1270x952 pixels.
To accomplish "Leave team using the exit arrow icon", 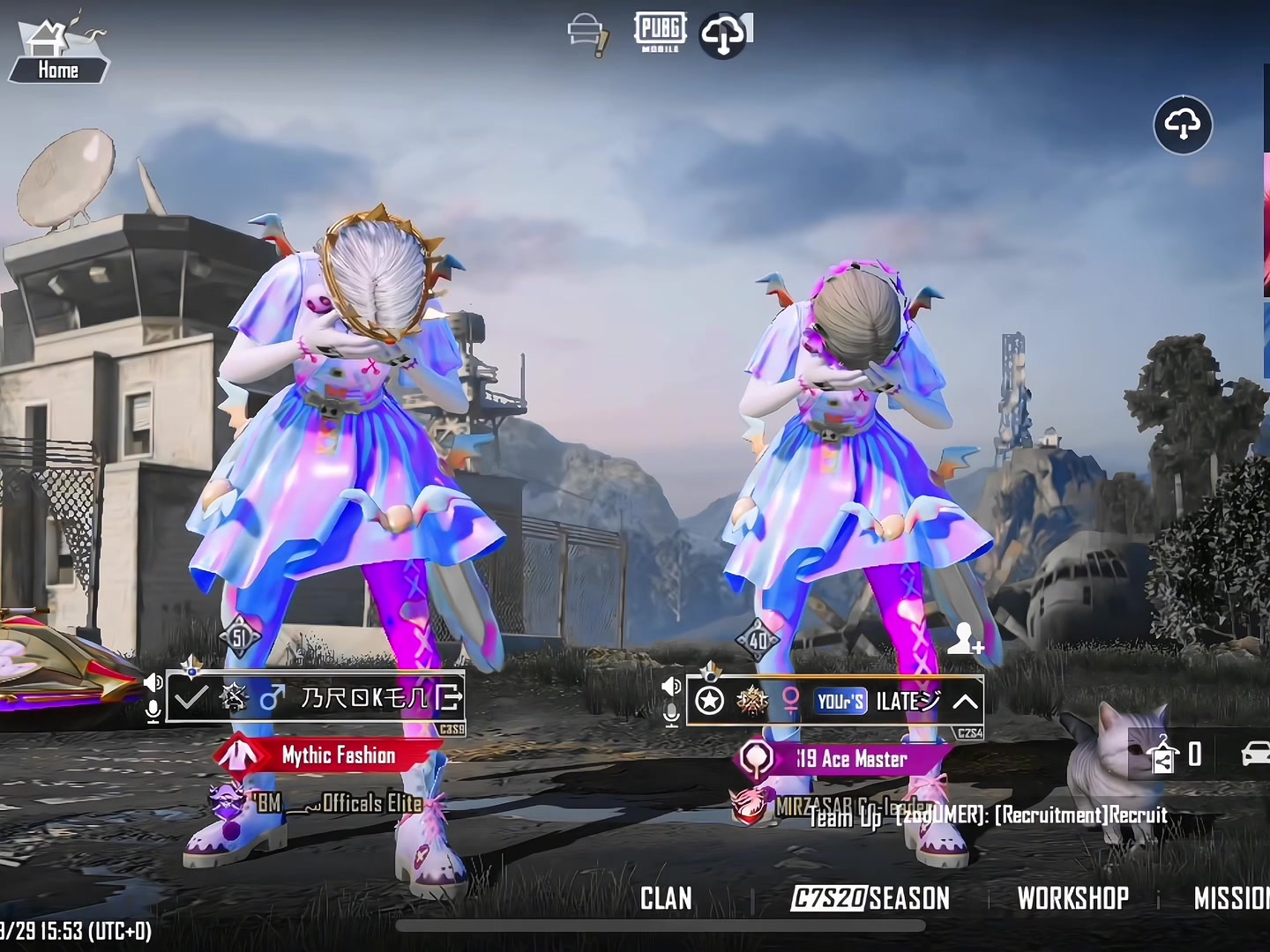I will 448,698.
